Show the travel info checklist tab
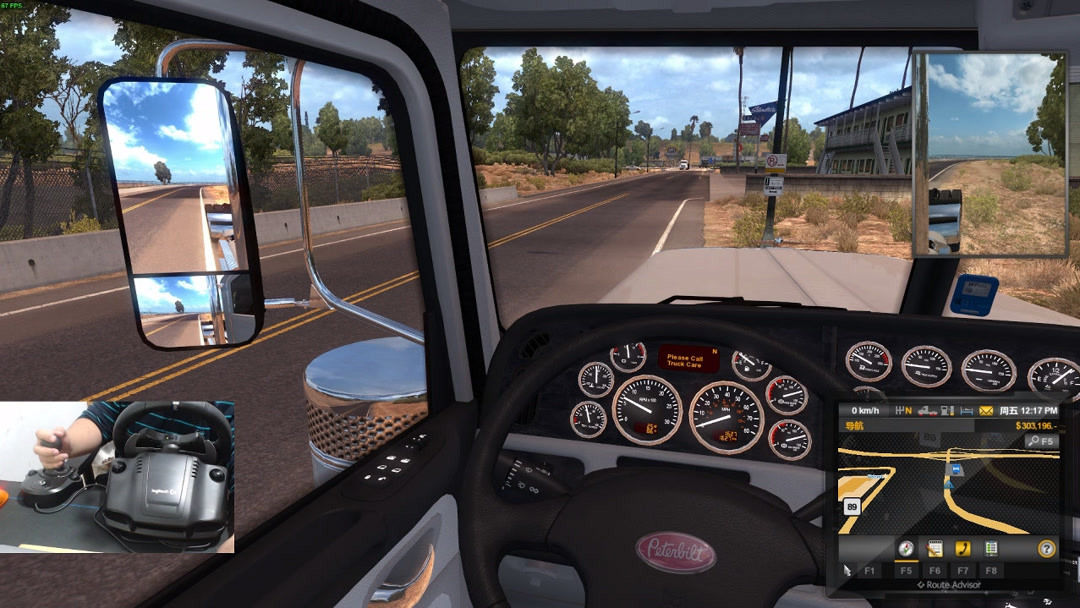 tap(991, 548)
